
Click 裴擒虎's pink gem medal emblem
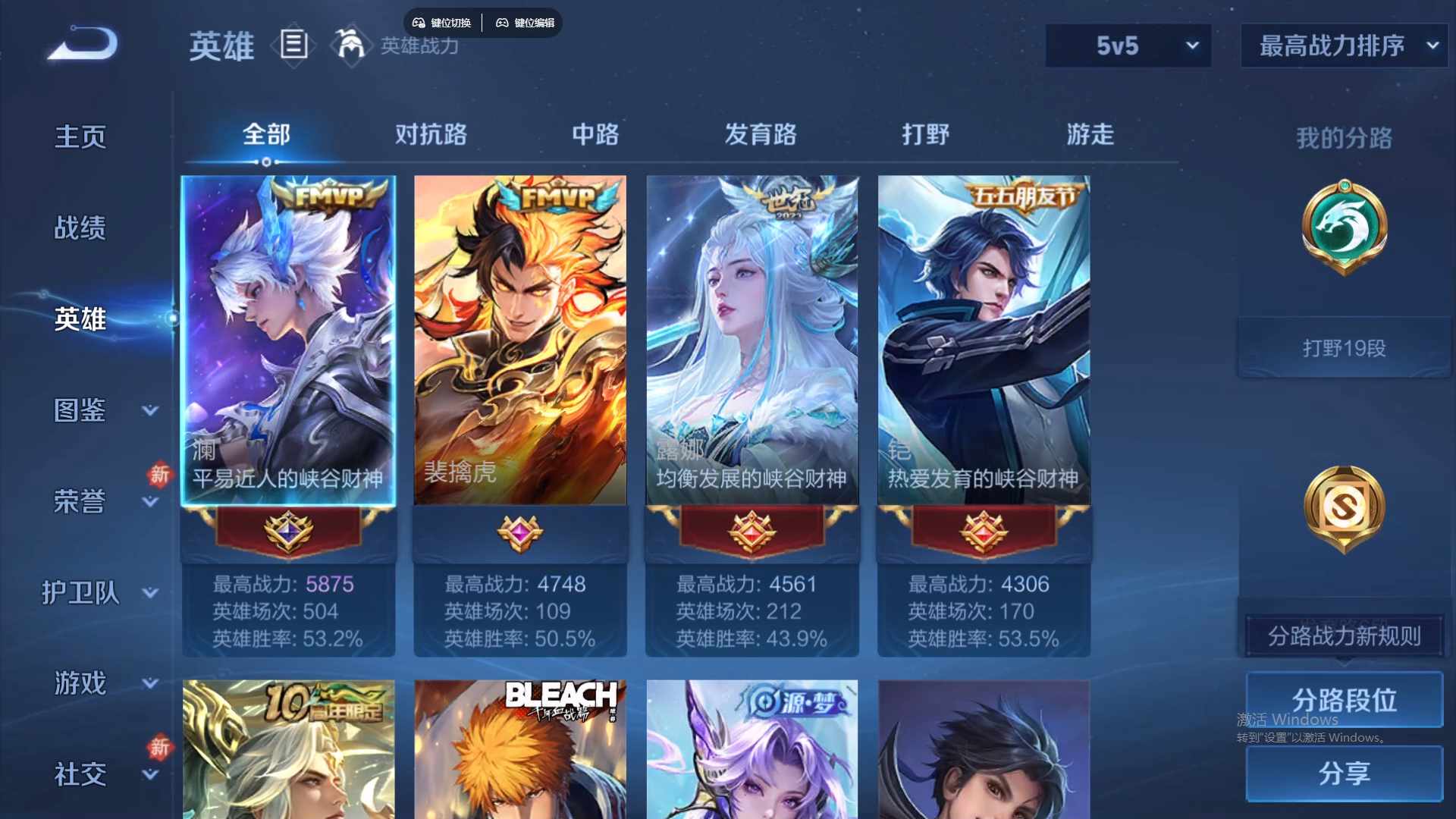coord(520,534)
